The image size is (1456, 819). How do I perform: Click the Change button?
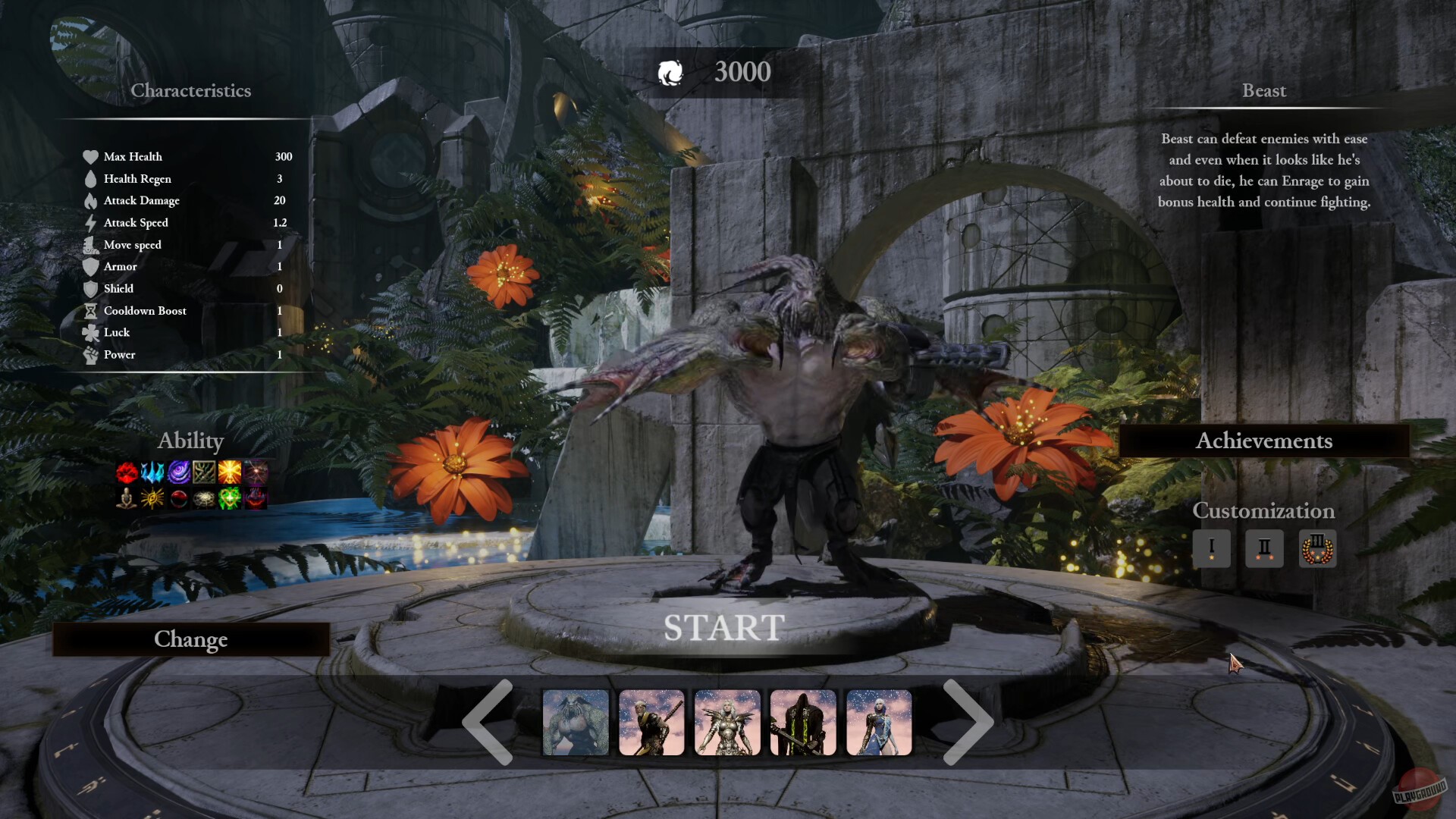click(x=190, y=639)
